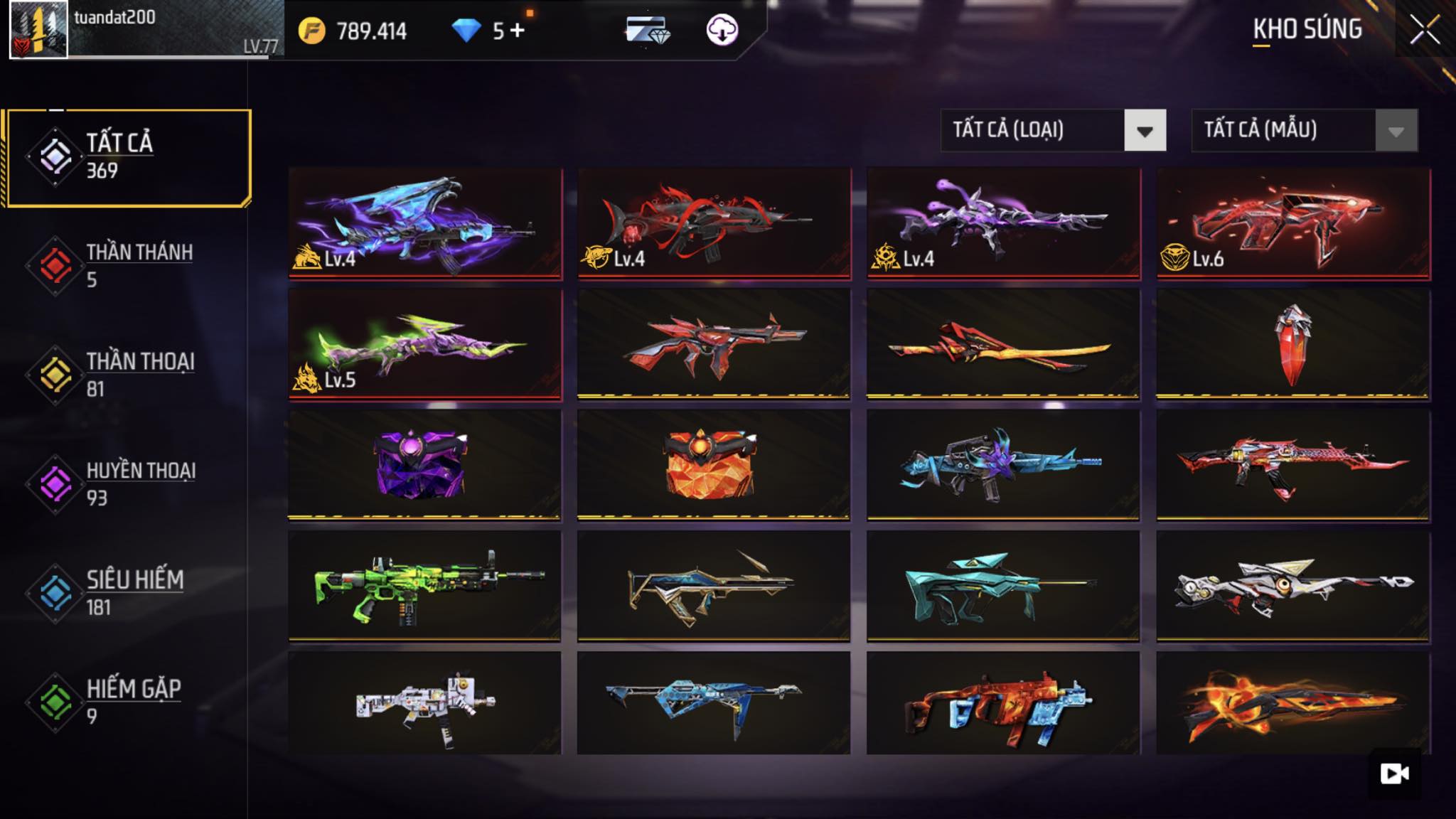Open tuandat200 player profile avatar

(38, 30)
